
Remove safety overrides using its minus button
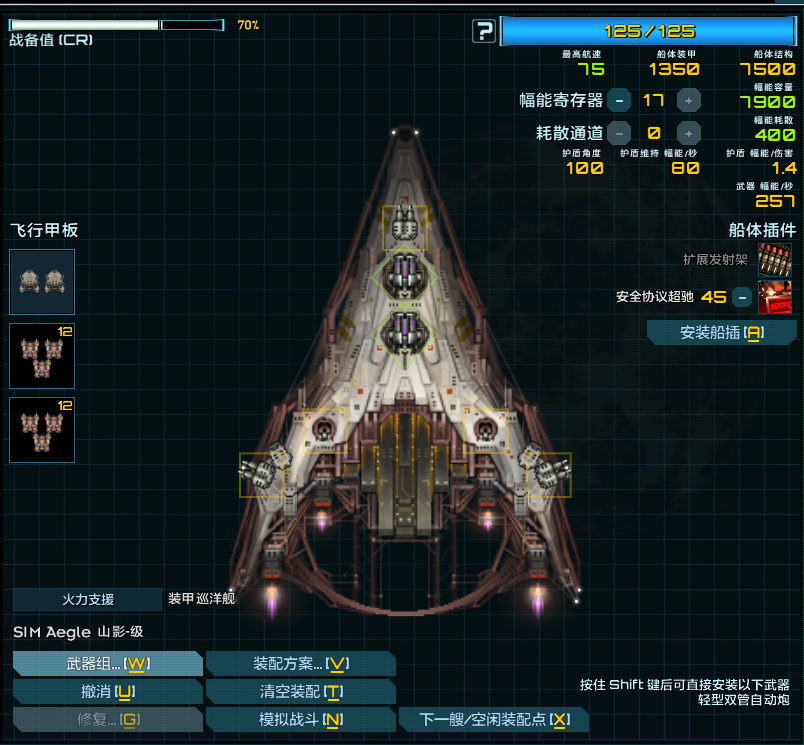[x=741, y=297]
